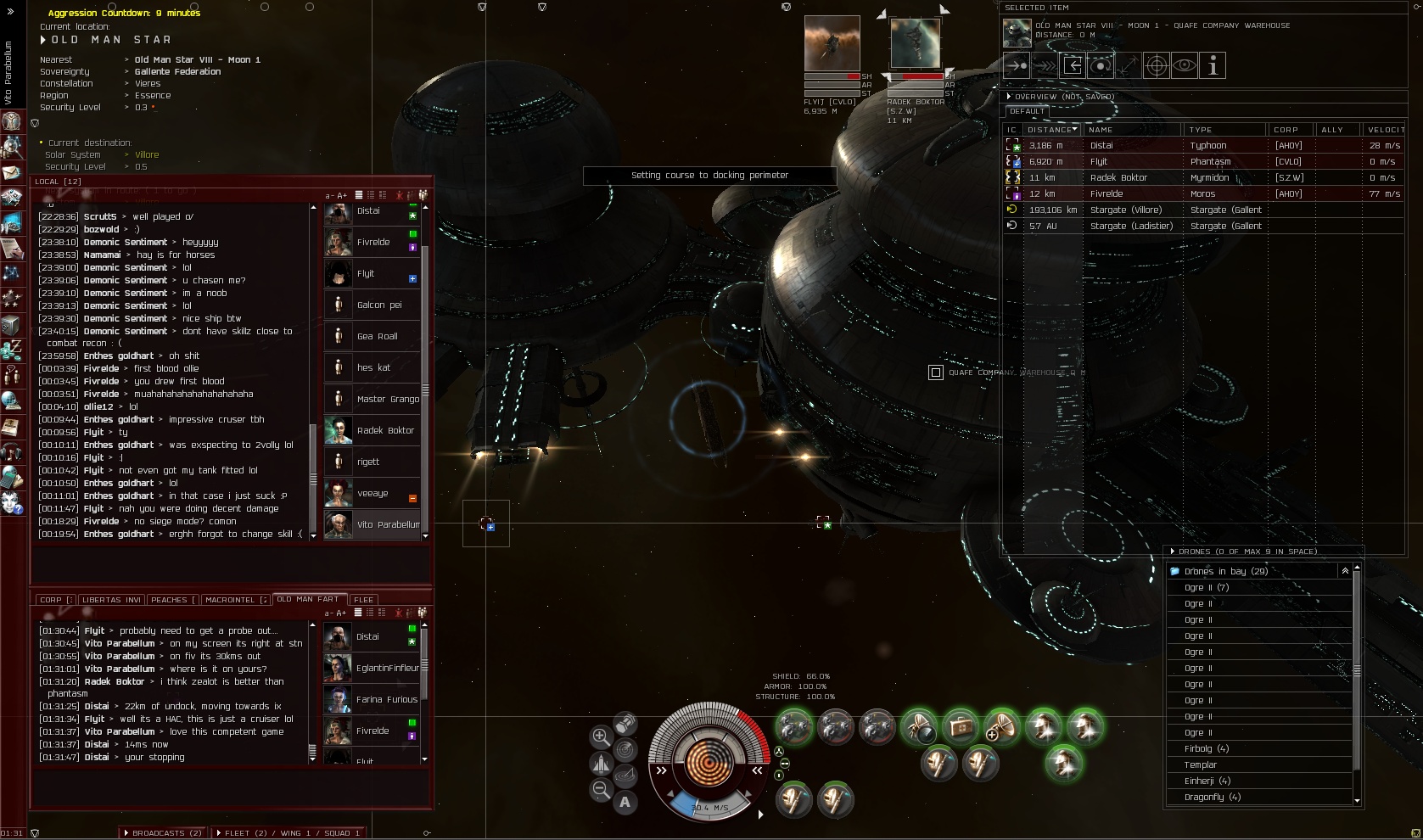Click the Show Info button for selected item
This screenshot has height=840, width=1423.
[1213, 65]
